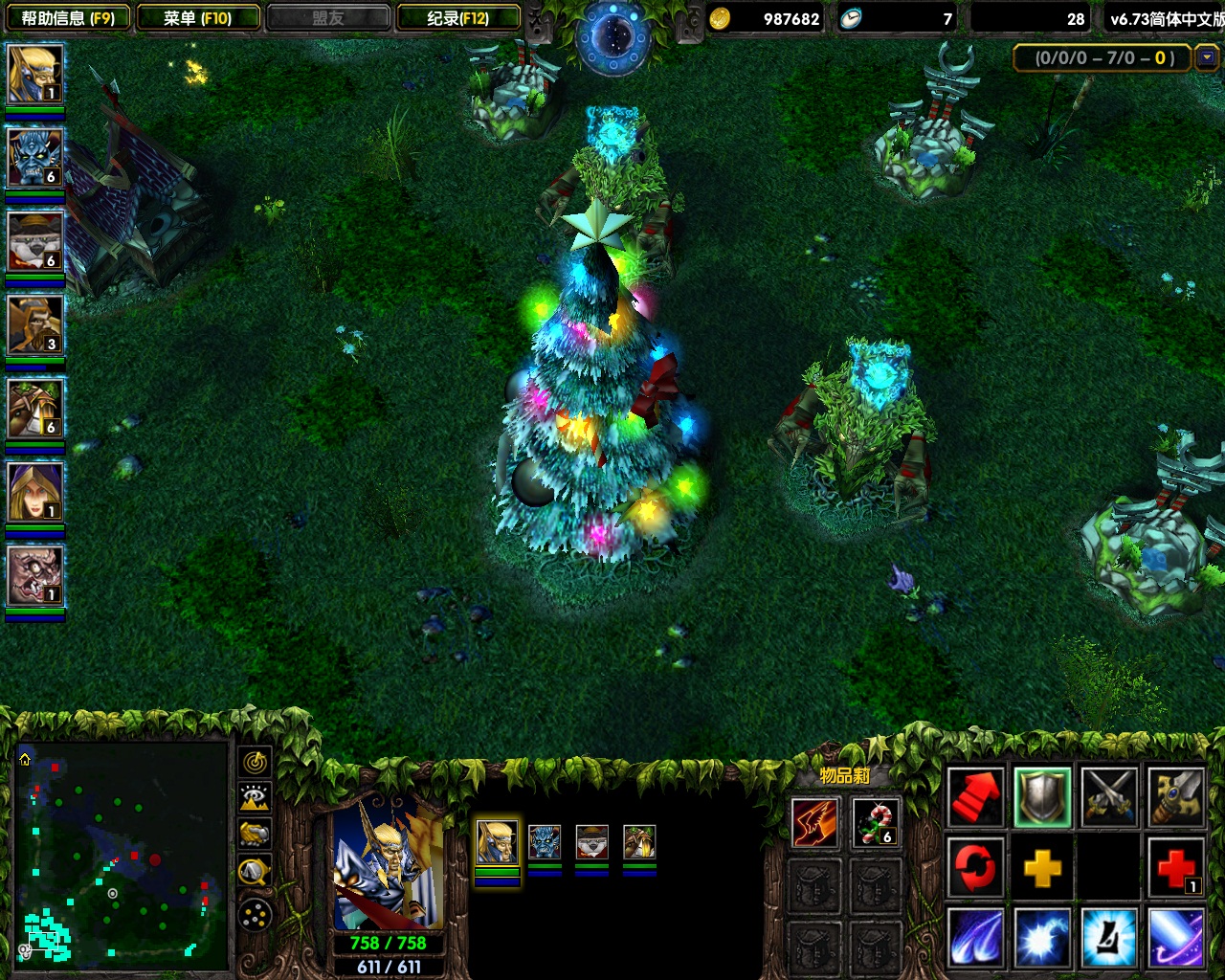1225x980 pixels.
Task: Activate the crossed swords attack command
Action: tap(1109, 797)
